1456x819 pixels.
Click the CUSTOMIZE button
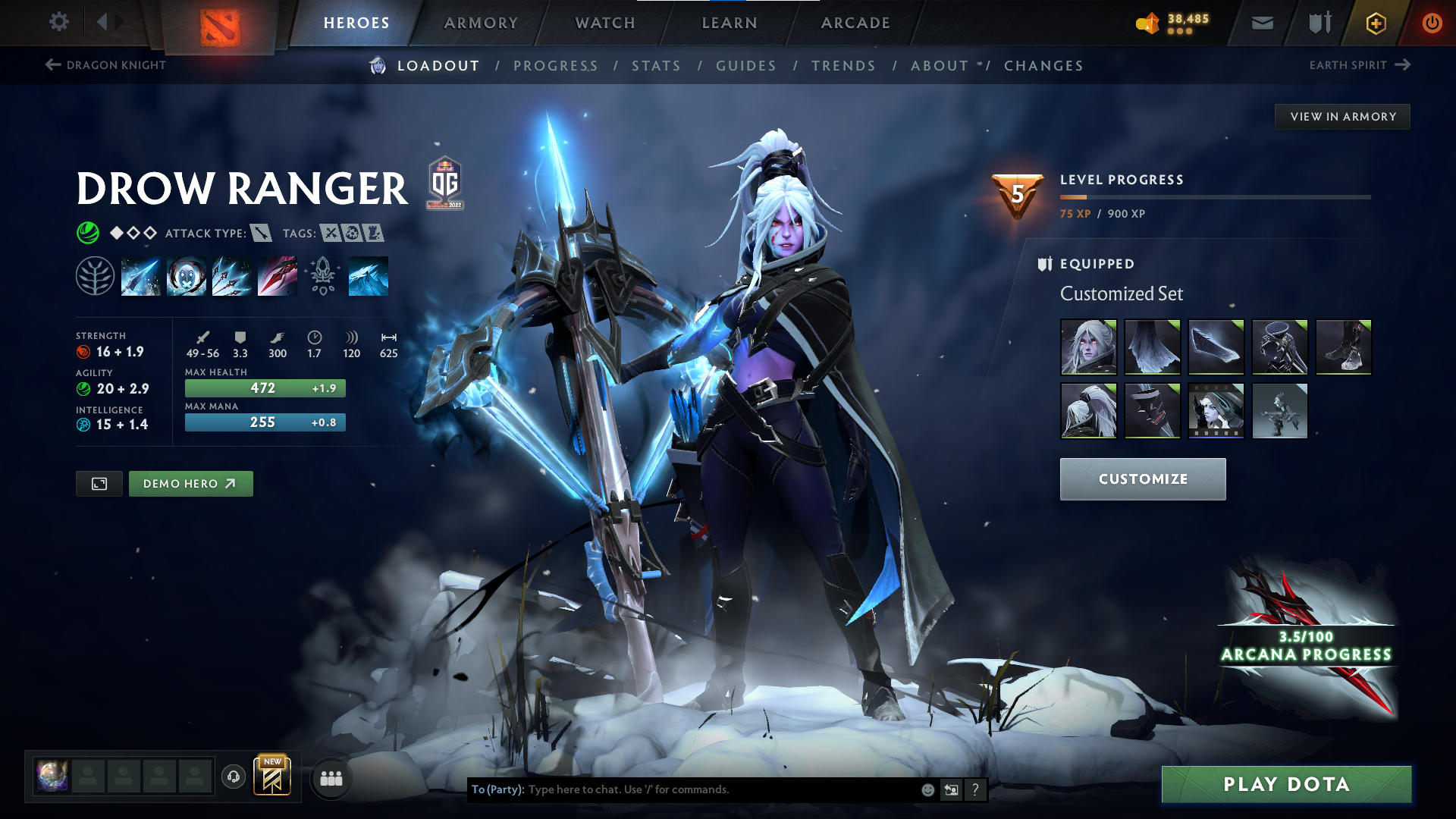(x=1142, y=479)
